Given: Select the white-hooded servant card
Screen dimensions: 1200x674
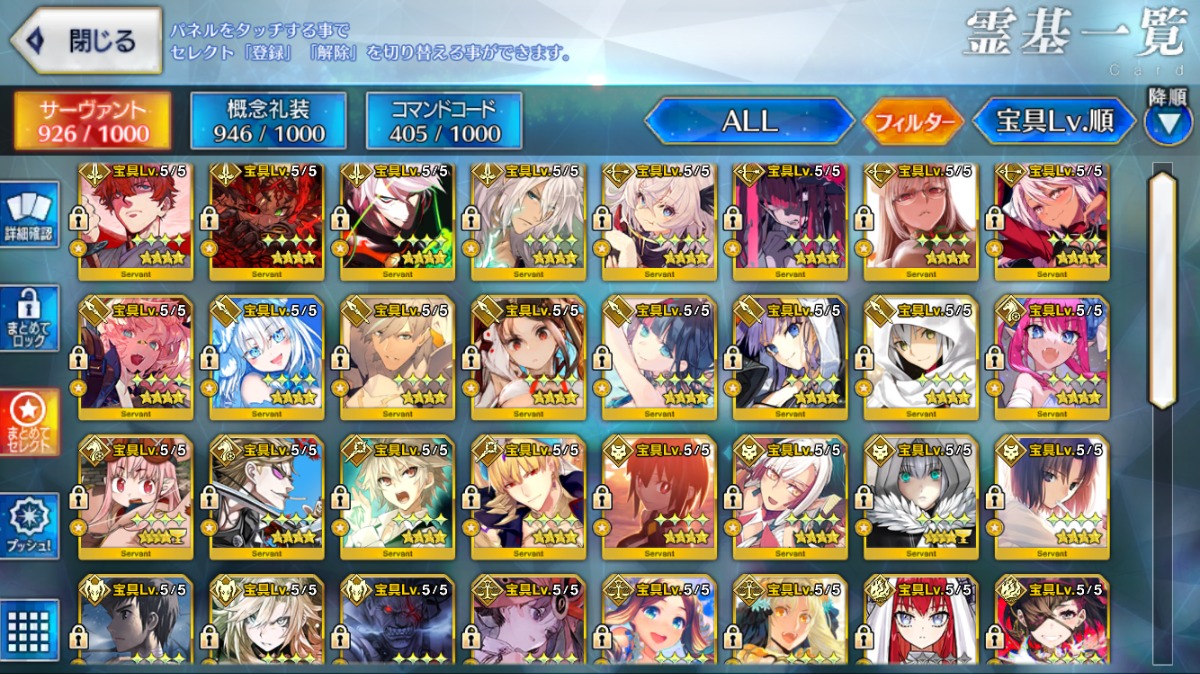Looking at the screenshot, I should point(921,355).
